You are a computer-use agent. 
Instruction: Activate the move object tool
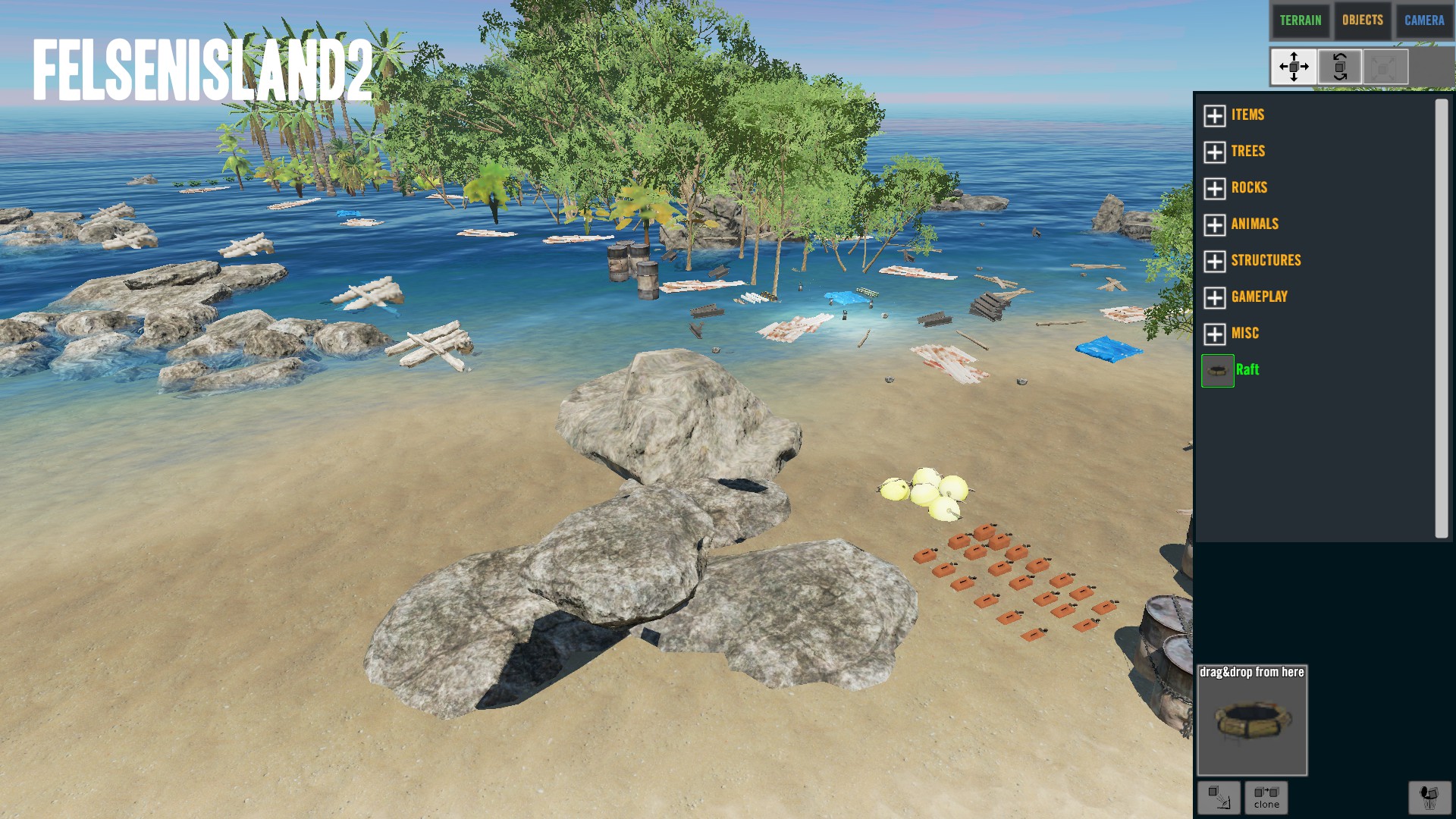pyautogui.click(x=1294, y=67)
